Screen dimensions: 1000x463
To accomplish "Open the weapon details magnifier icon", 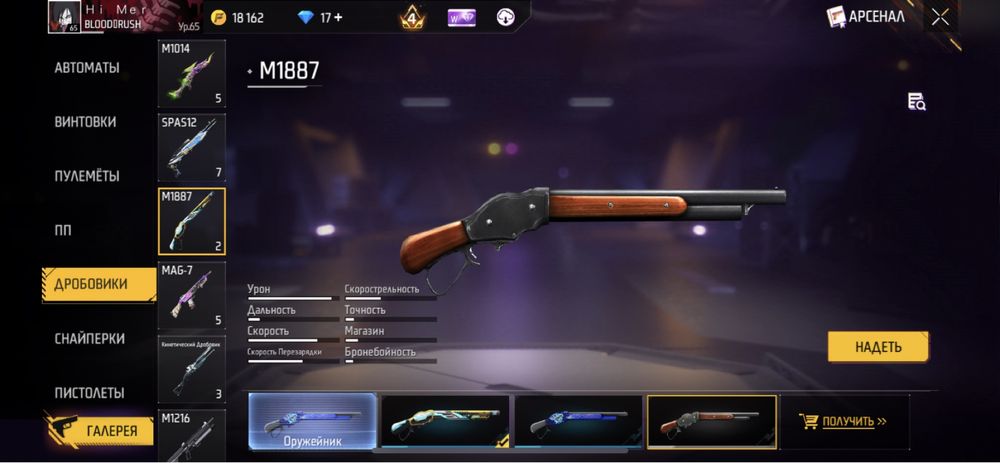I will (916, 101).
